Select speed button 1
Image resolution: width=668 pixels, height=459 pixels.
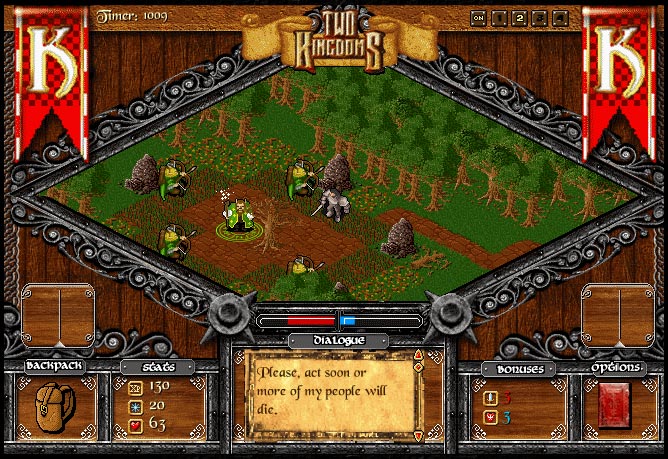[500, 17]
